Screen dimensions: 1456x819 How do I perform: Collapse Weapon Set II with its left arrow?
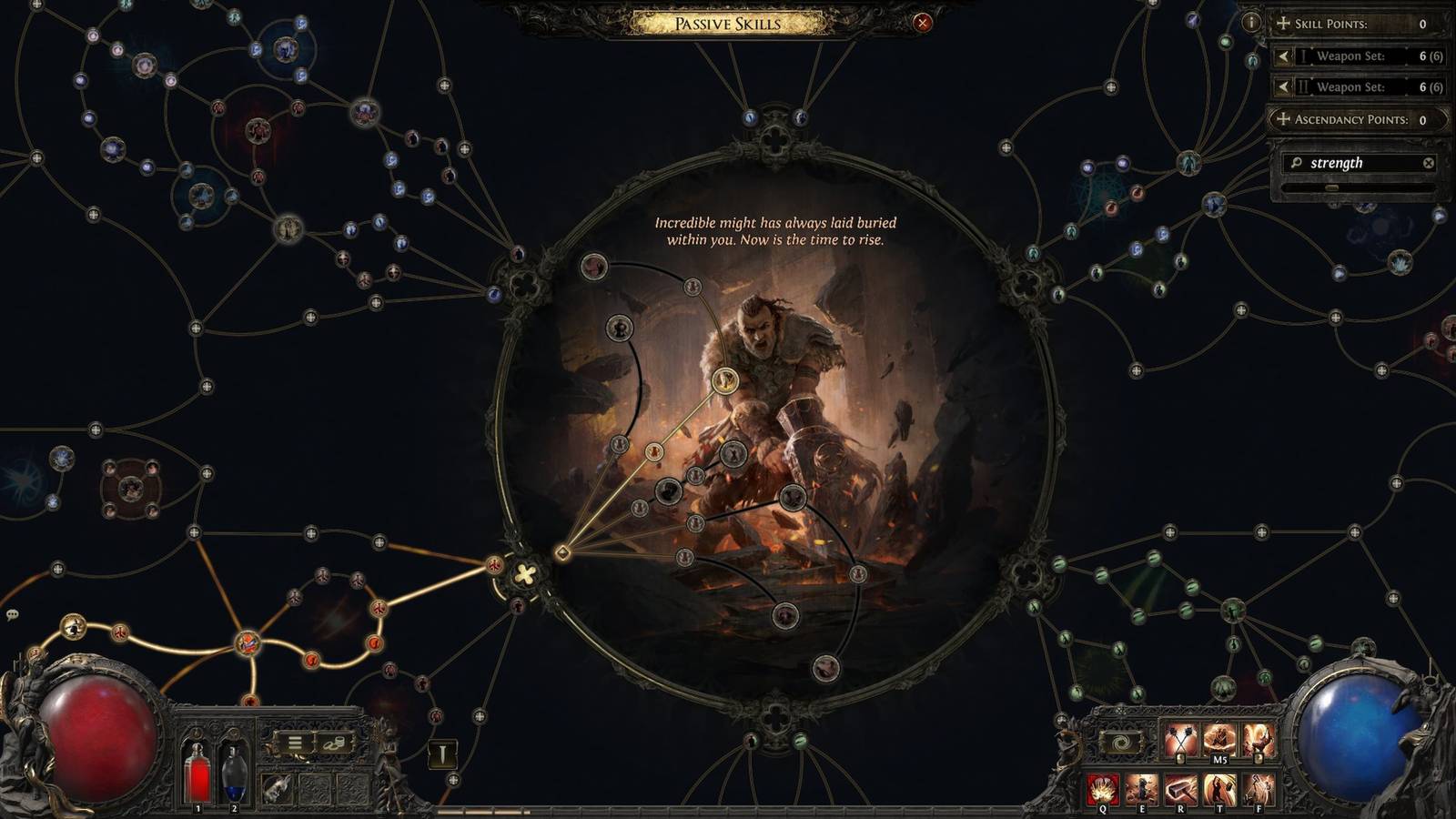click(x=1283, y=87)
